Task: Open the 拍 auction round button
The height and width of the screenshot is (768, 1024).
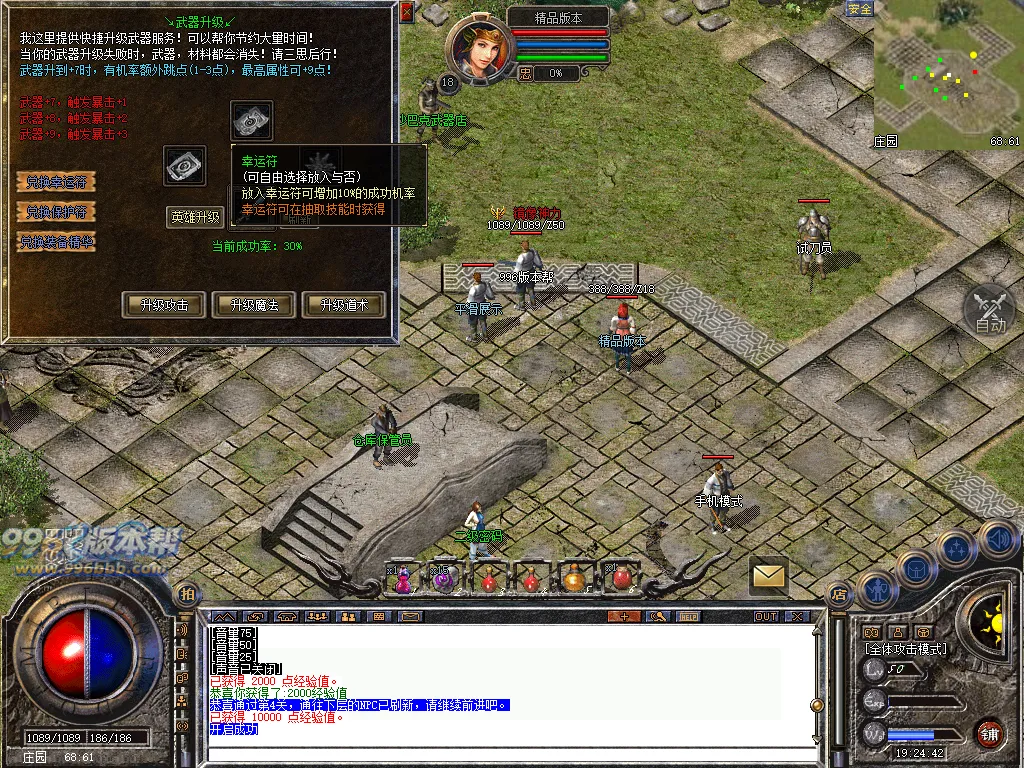Action: click(x=185, y=595)
